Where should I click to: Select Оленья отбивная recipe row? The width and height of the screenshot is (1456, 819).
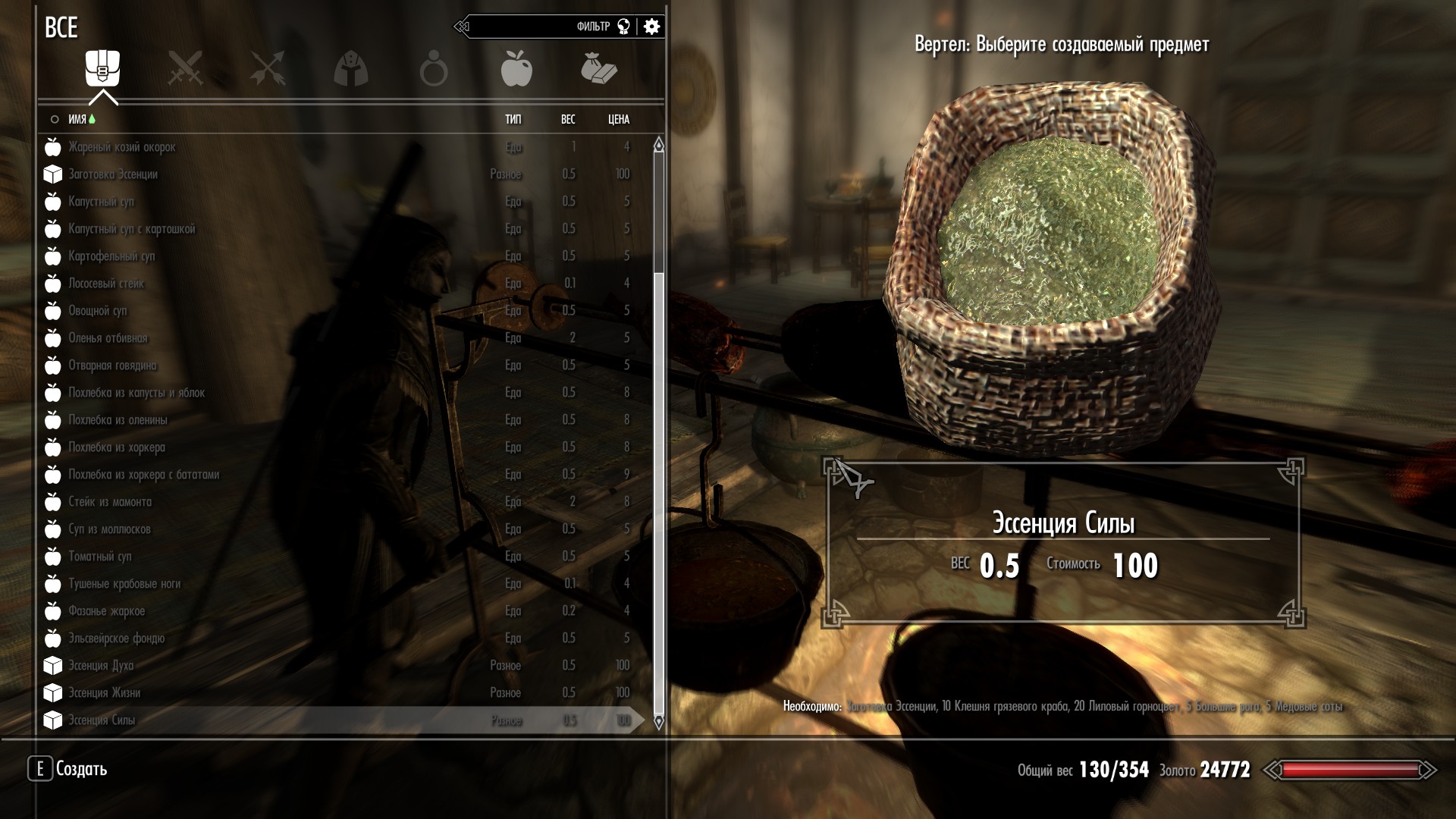coord(108,338)
